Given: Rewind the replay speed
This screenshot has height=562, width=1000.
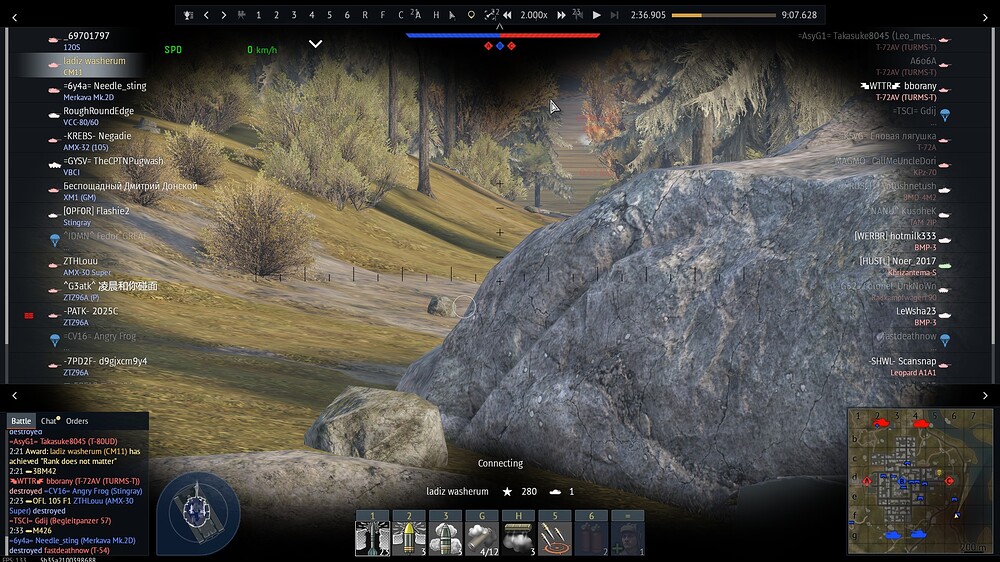Looking at the screenshot, I should [x=508, y=15].
